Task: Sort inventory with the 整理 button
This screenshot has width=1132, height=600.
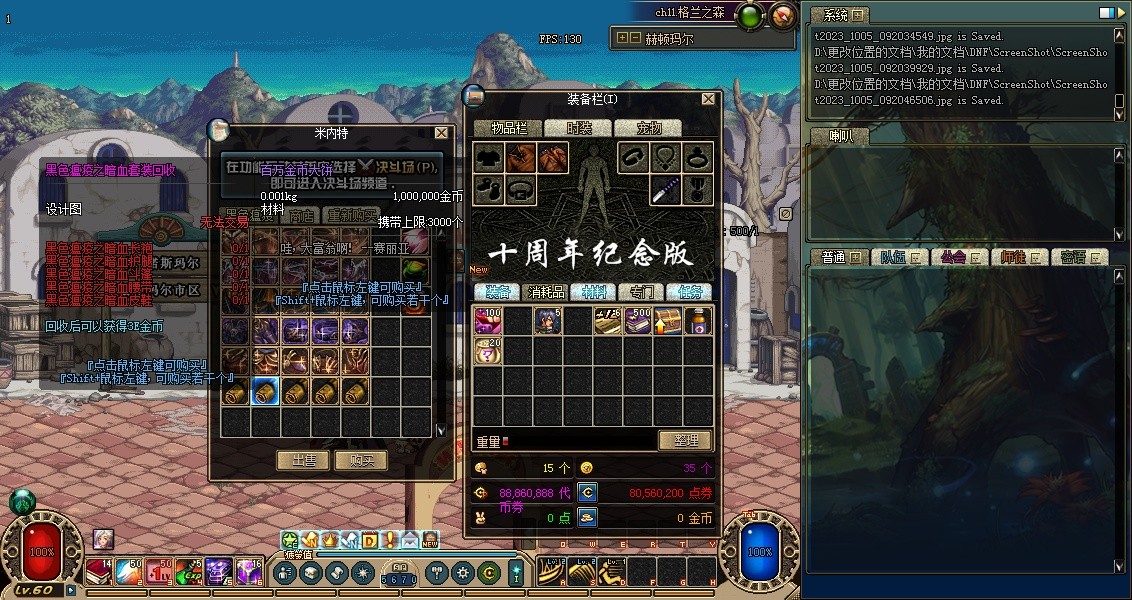Action: [x=685, y=440]
